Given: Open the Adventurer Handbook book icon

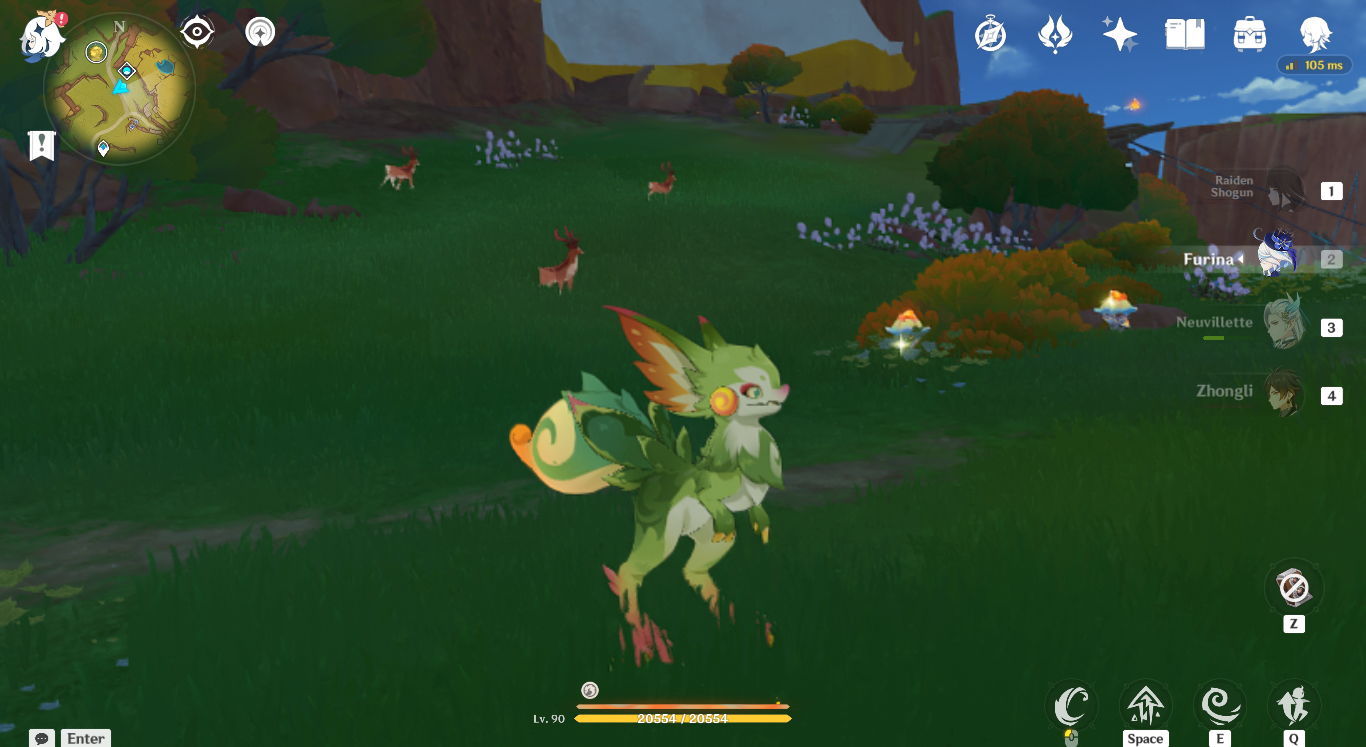Looking at the screenshot, I should coord(1185,35).
